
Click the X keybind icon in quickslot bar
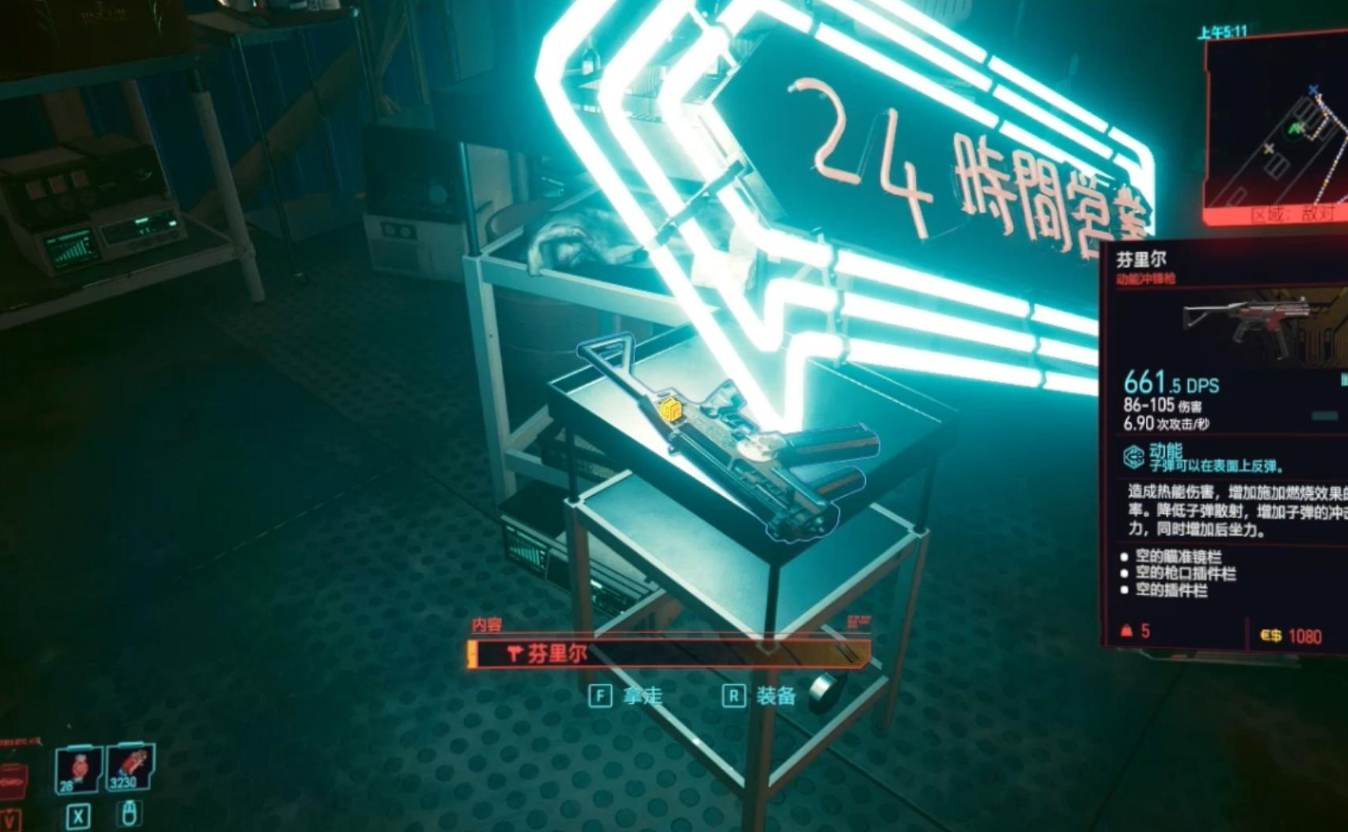(x=79, y=816)
